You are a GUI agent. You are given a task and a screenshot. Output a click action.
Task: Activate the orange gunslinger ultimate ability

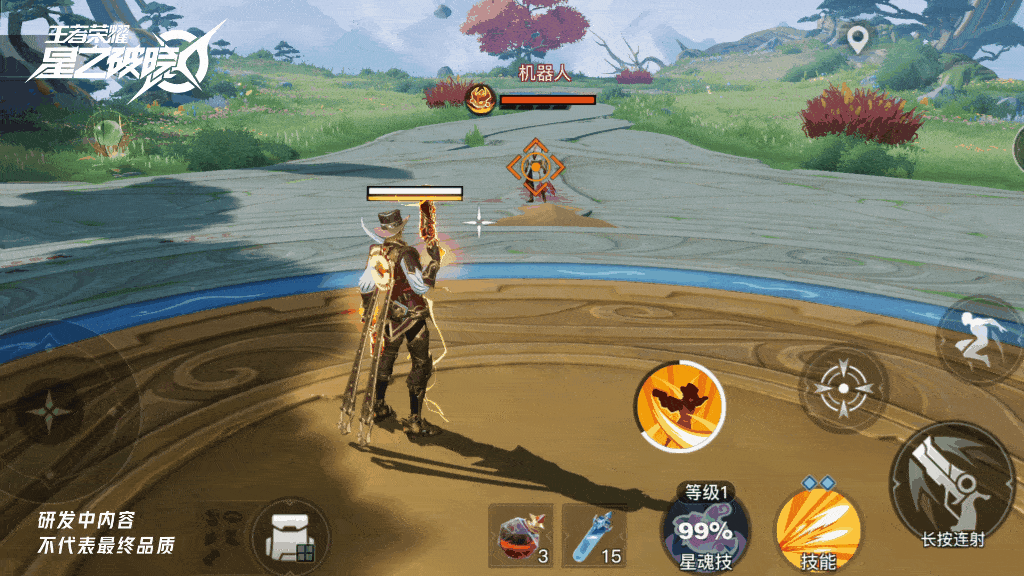tap(680, 406)
